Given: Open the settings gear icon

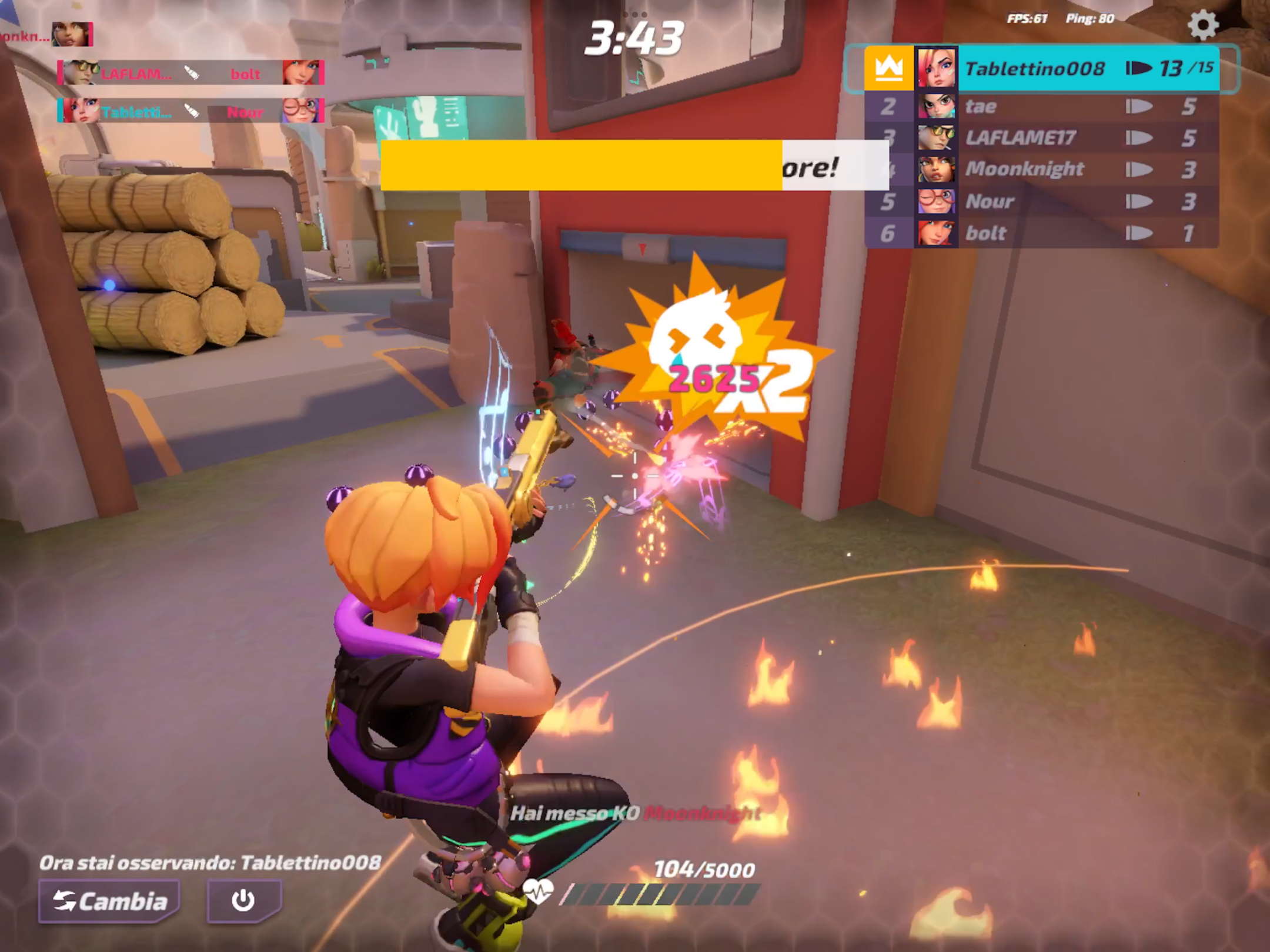Looking at the screenshot, I should point(1203,26).
